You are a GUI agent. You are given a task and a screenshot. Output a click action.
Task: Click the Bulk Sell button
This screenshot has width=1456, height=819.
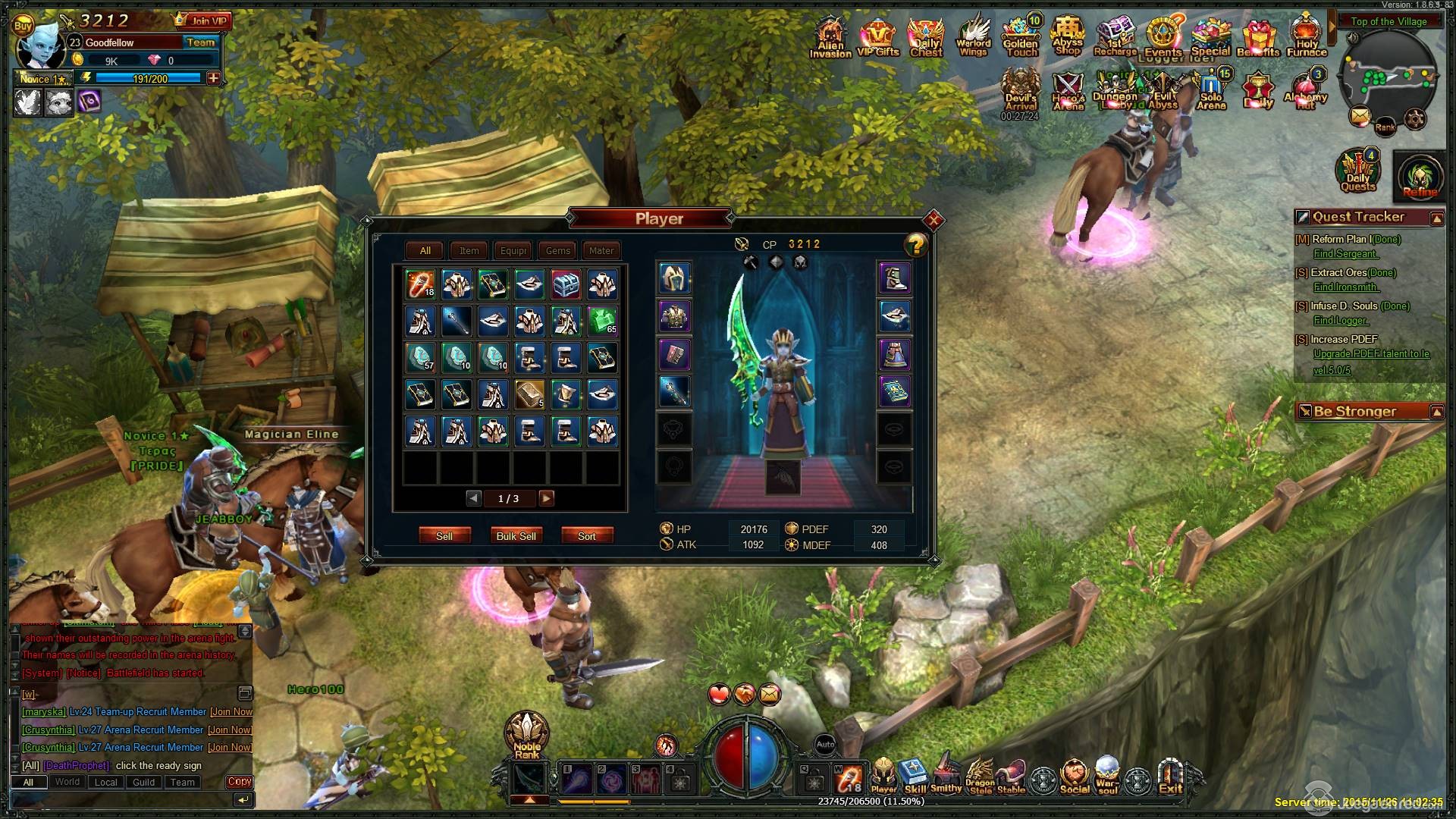coord(516,535)
